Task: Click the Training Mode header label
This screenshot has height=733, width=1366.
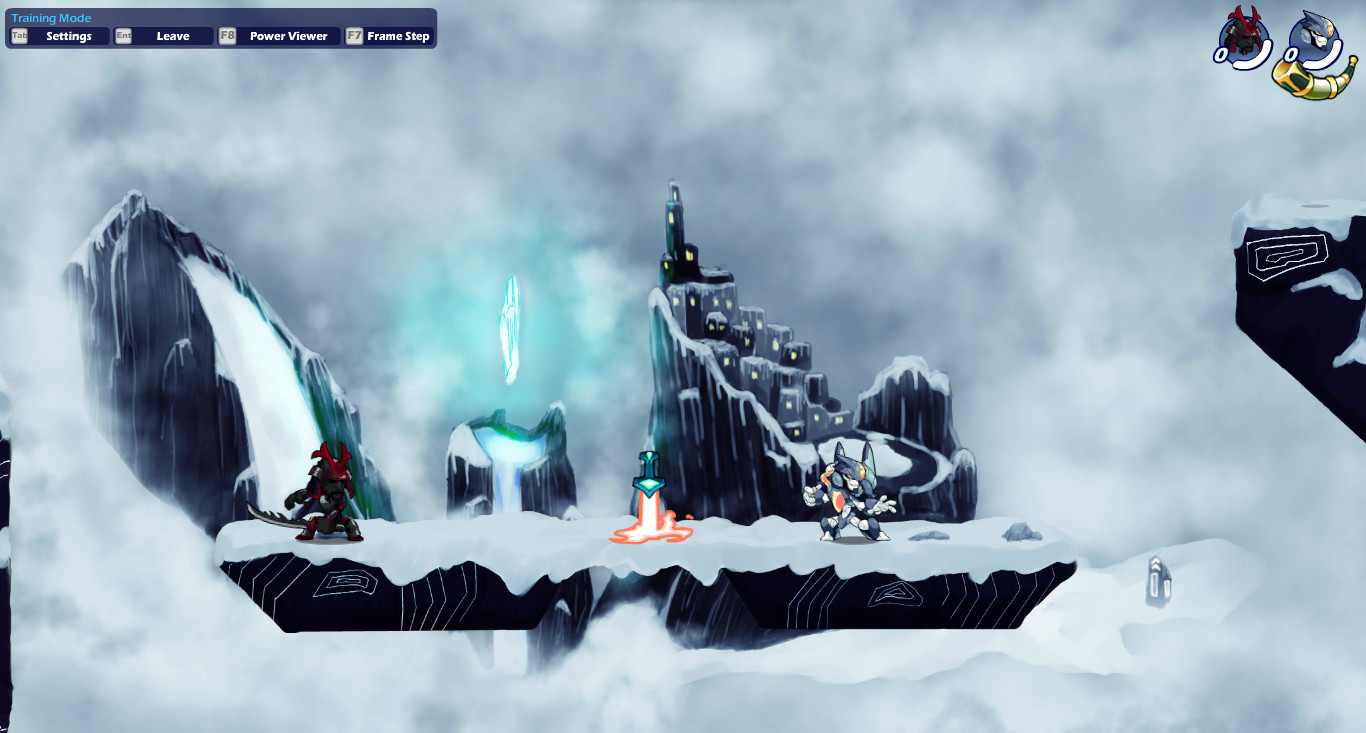Action: (x=50, y=17)
